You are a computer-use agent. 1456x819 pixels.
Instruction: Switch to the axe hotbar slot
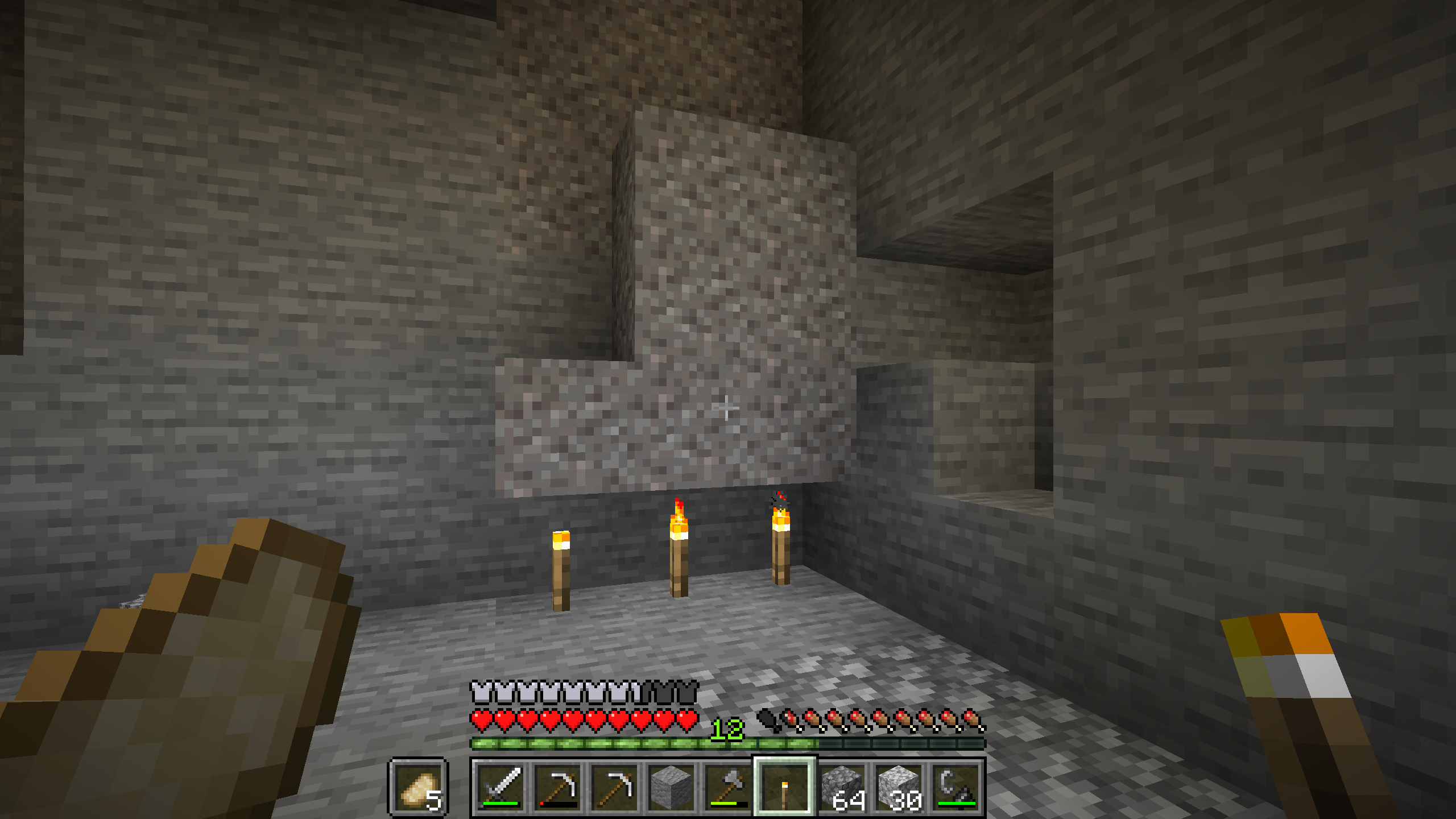(728, 787)
